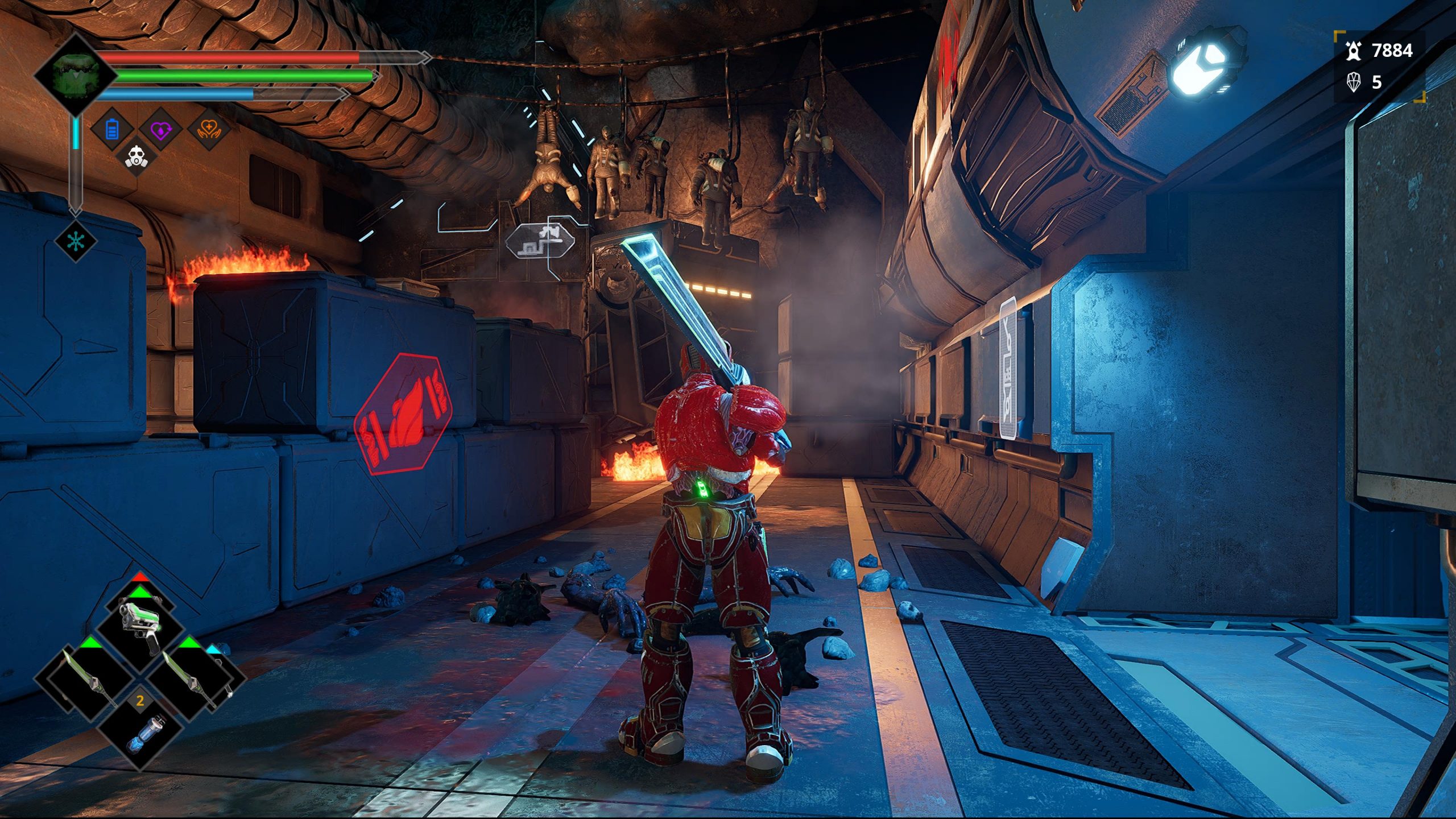Use the blue vial consumable slot
This screenshot has width=1456, height=819.
(140, 734)
